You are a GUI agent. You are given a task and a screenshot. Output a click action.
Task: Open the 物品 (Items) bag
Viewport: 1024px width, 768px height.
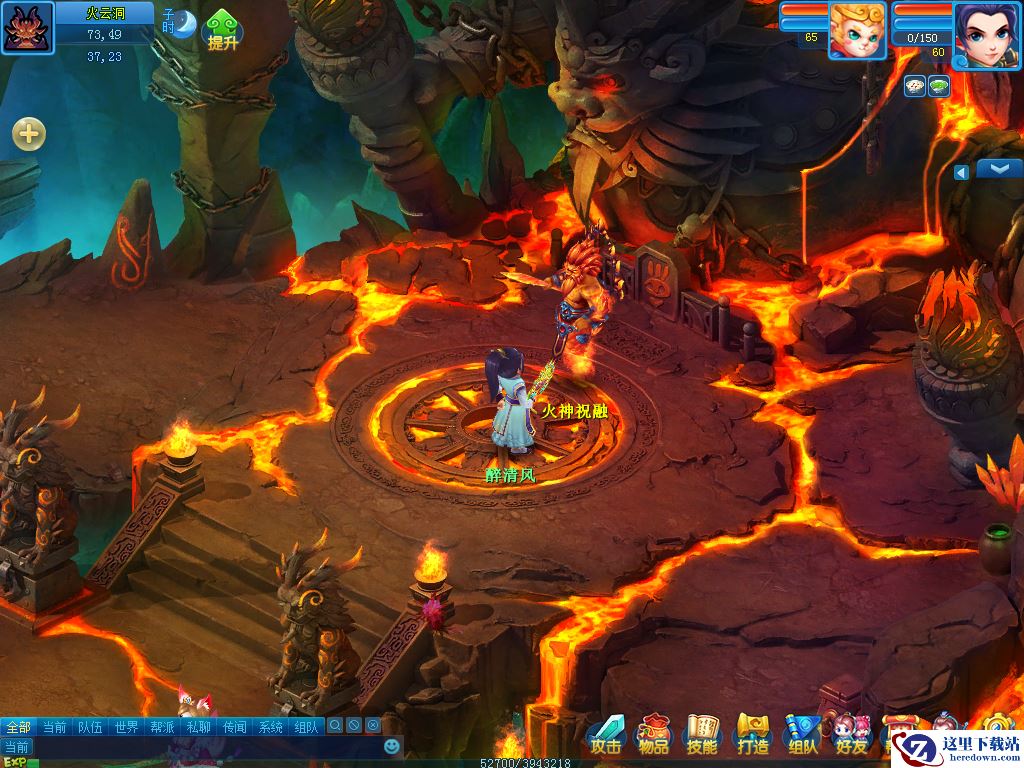pos(653,734)
